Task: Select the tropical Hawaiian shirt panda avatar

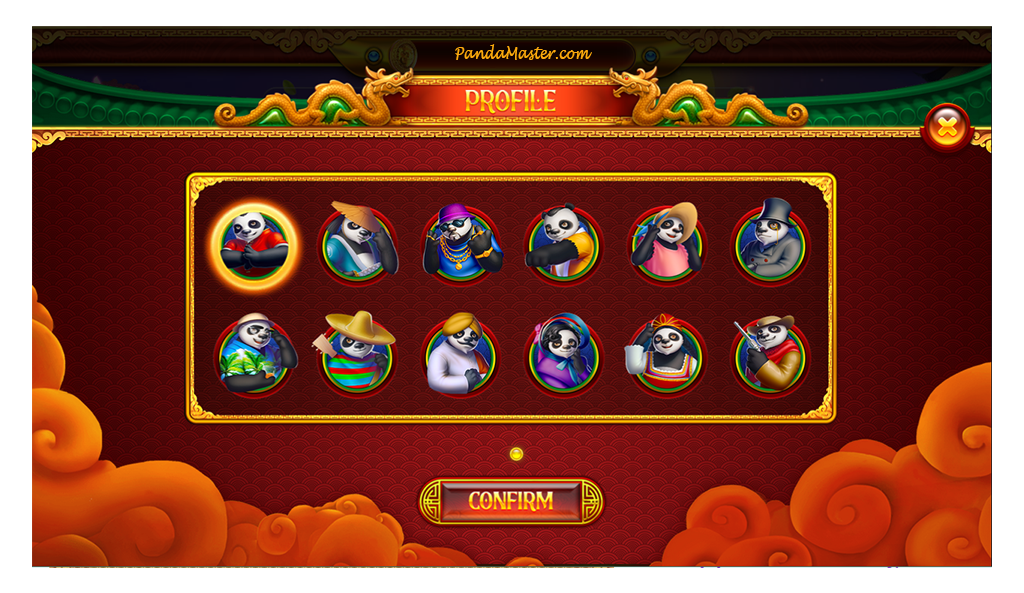Action: pyautogui.click(x=254, y=356)
